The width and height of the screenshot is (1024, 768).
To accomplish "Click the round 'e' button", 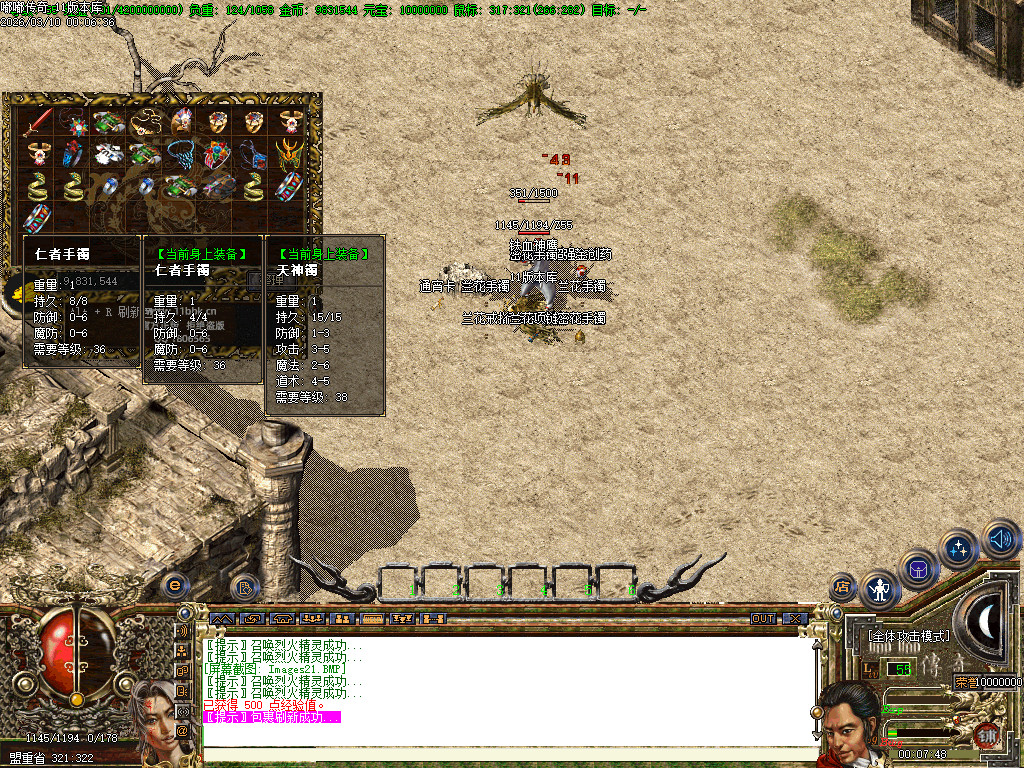I will point(175,583).
